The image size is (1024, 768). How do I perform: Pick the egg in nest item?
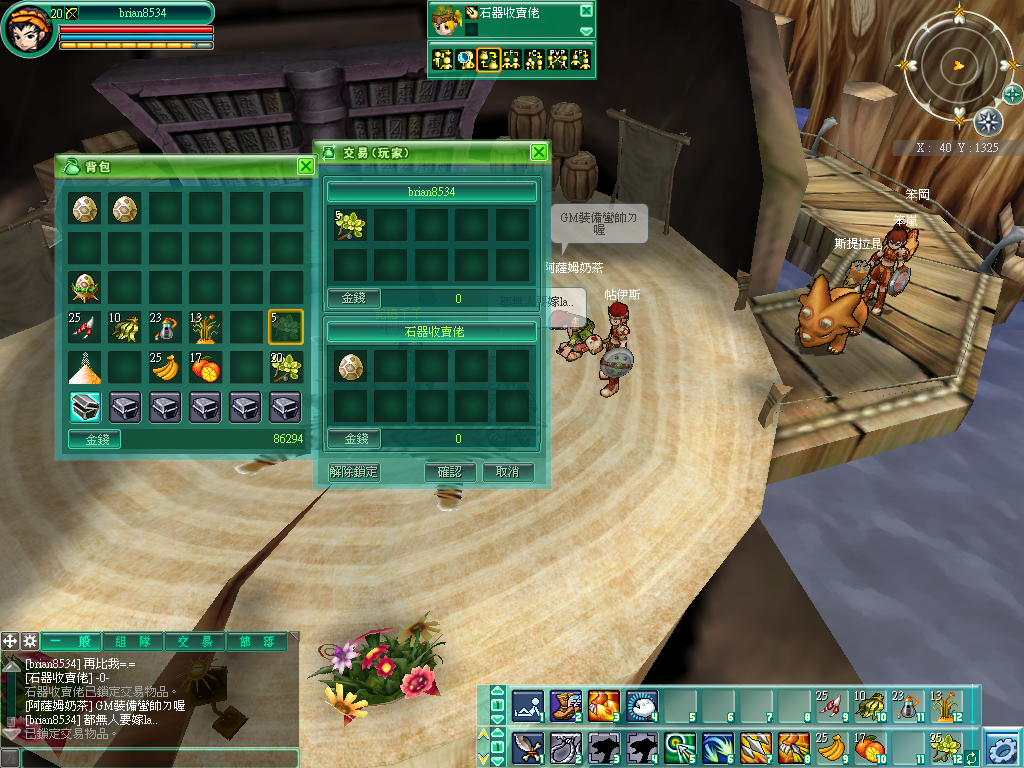tap(85, 288)
